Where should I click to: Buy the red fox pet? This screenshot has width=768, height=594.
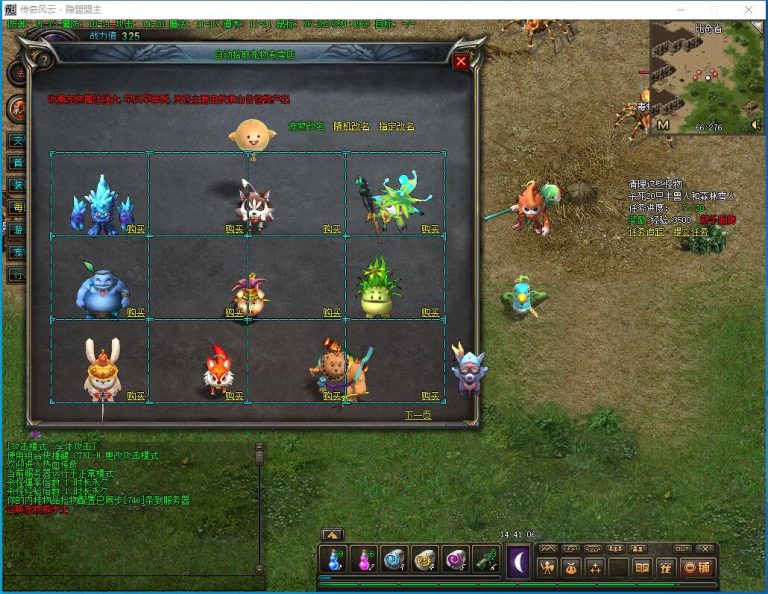234,395
